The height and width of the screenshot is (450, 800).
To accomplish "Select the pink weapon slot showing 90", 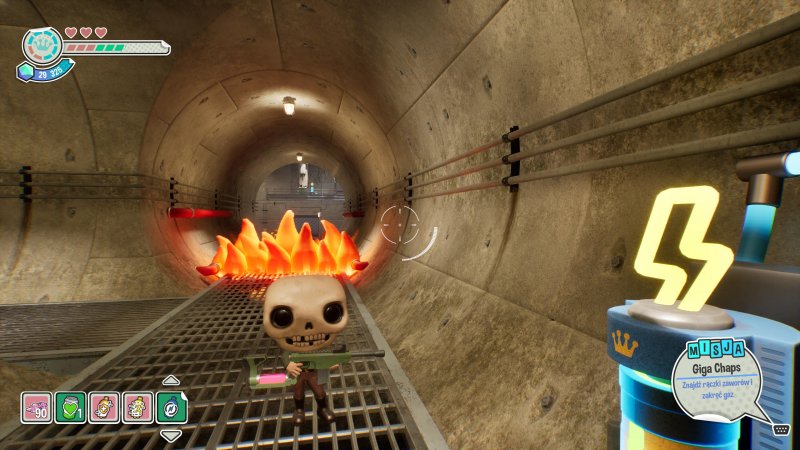I will point(37,407).
